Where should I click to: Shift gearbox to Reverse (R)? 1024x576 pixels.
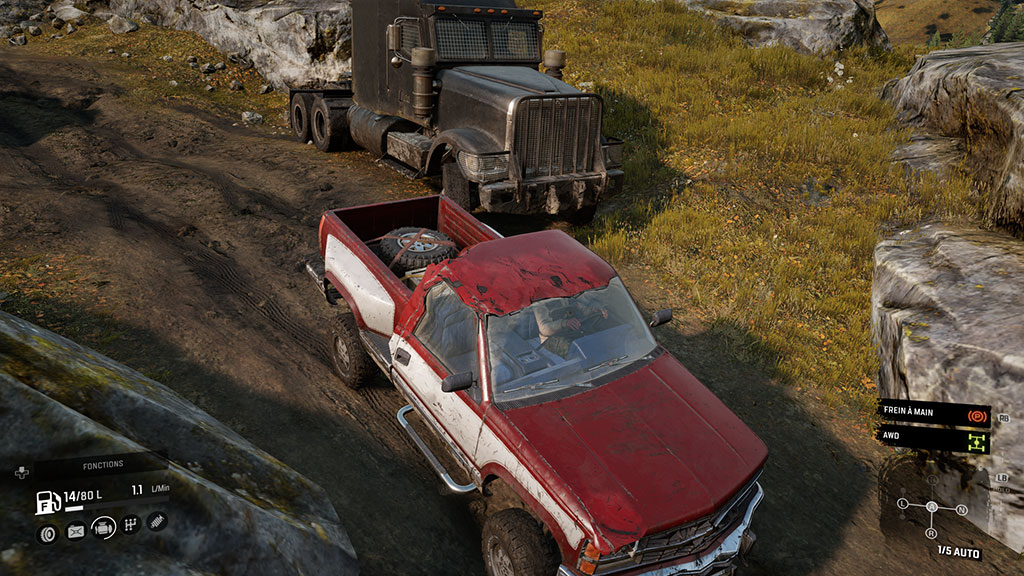pyautogui.click(x=932, y=533)
